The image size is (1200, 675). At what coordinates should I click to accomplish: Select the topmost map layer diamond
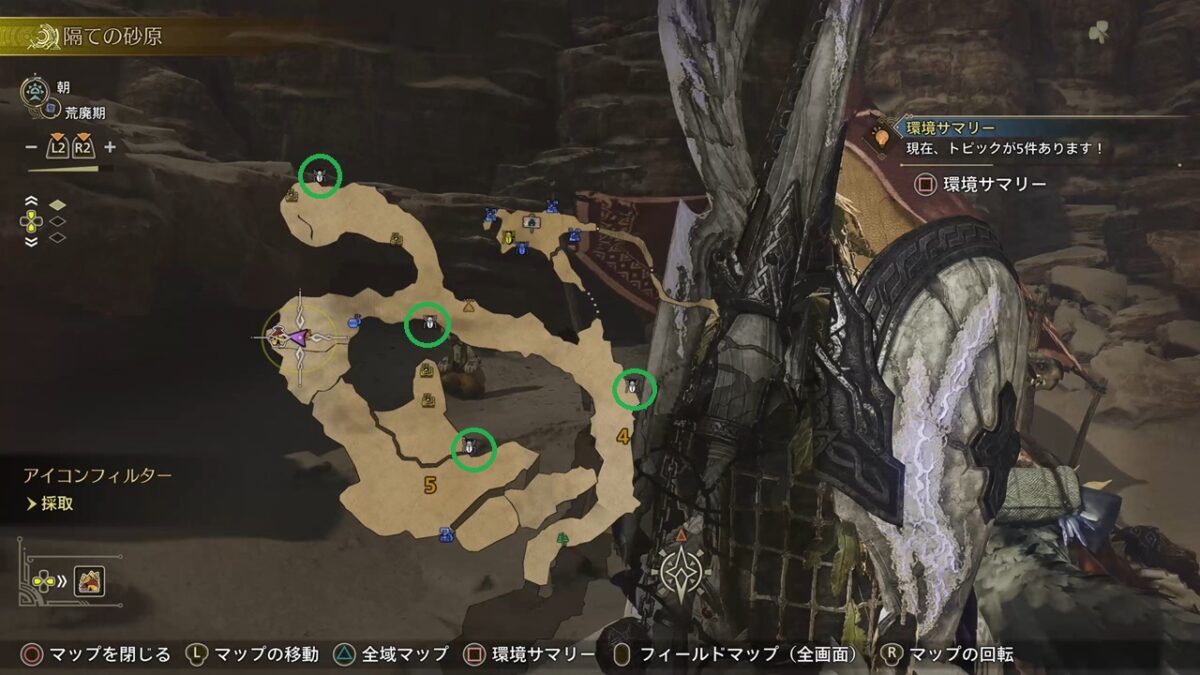pyautogui.click(x=58, y=205)
